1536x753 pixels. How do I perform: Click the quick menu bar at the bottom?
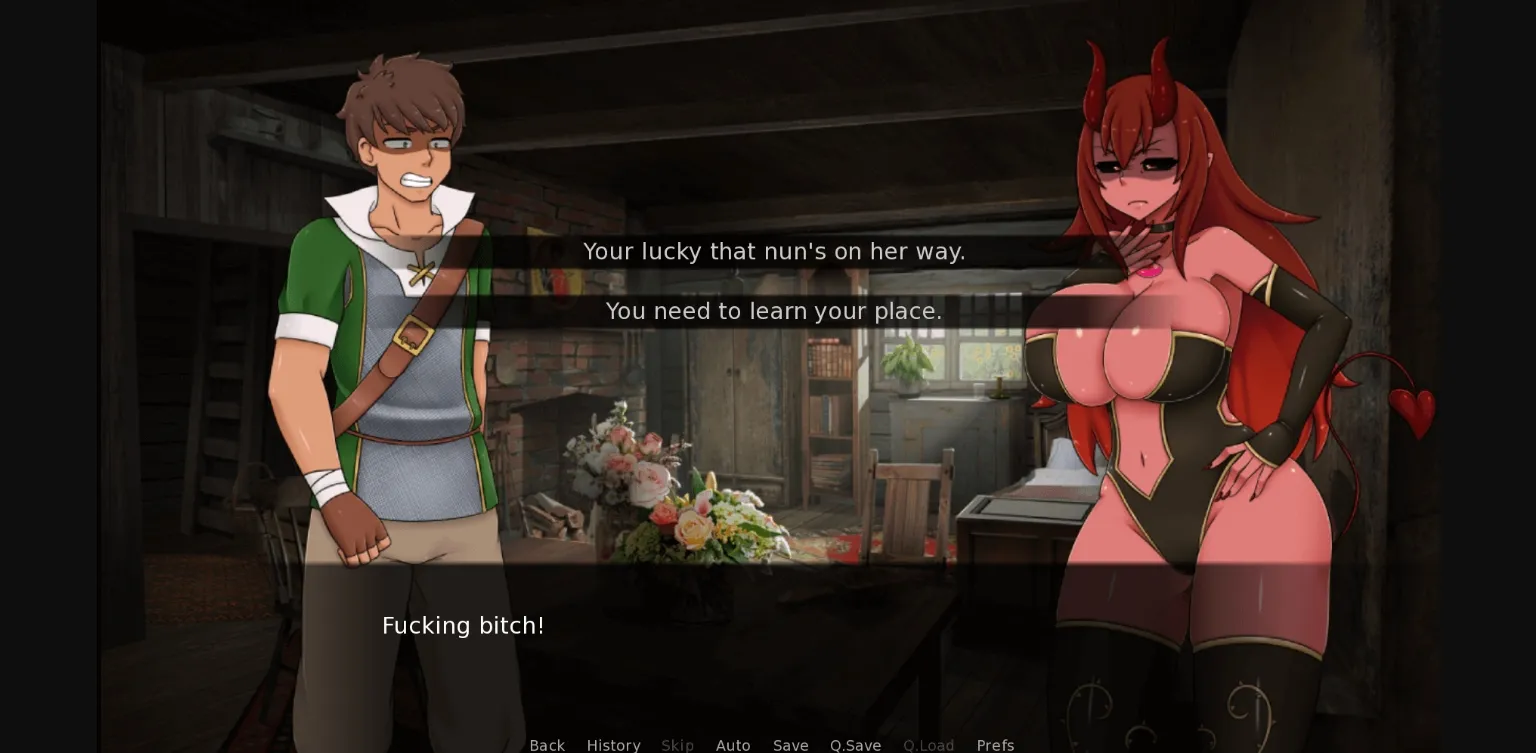(x=770, y=745)
